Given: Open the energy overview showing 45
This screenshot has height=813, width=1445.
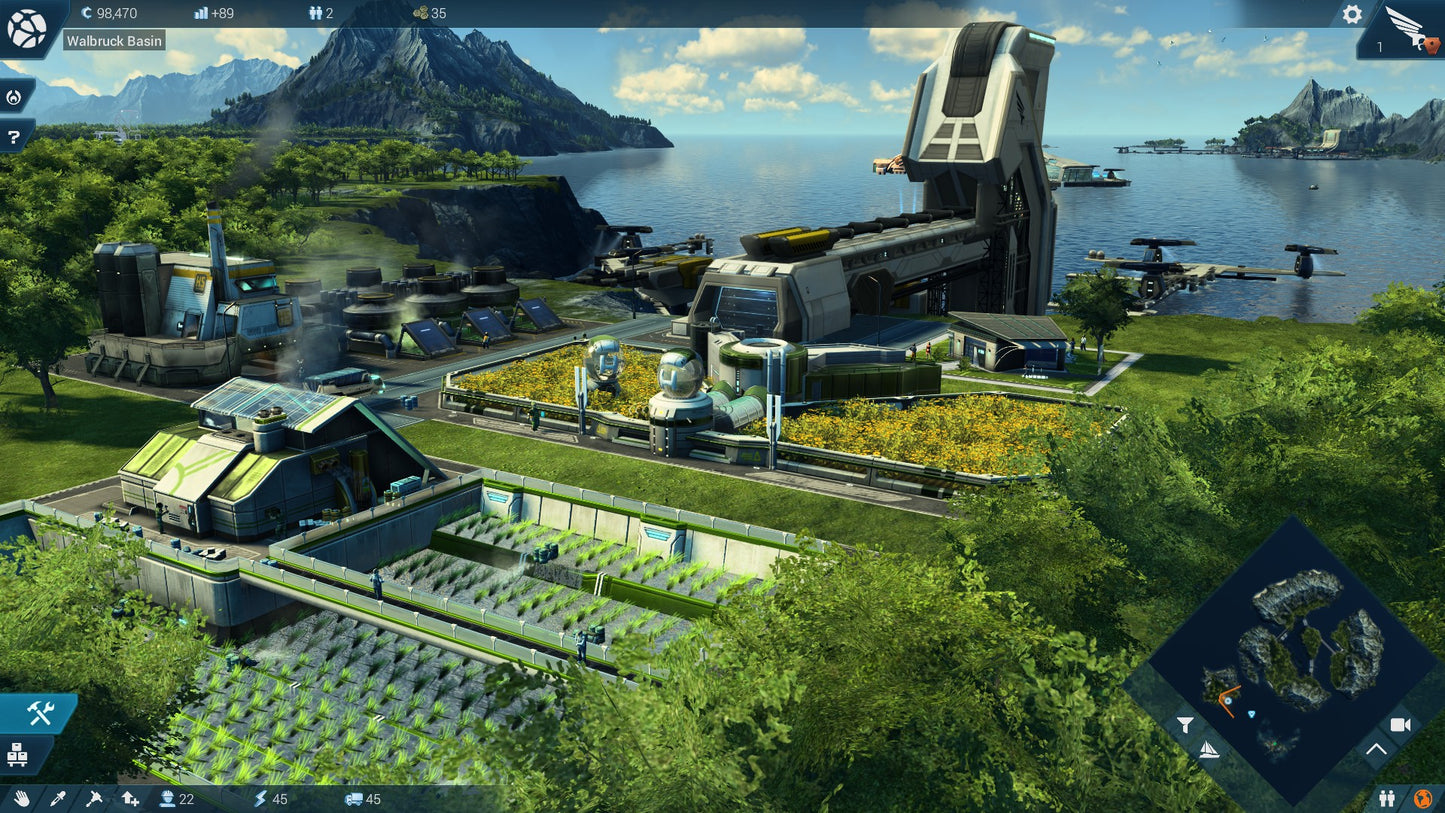Looking at the screenshot, I should pos(268,799).
